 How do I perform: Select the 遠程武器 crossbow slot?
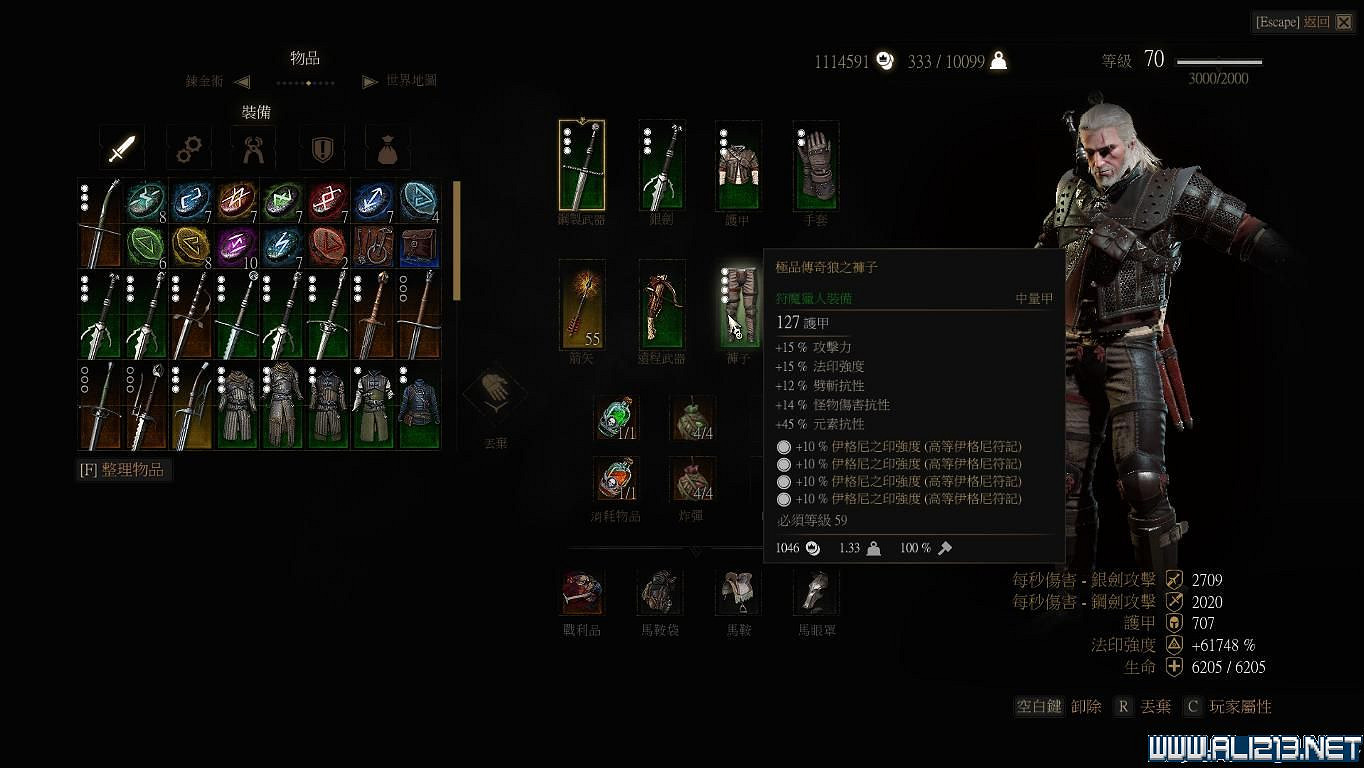[x=659, y=305]
